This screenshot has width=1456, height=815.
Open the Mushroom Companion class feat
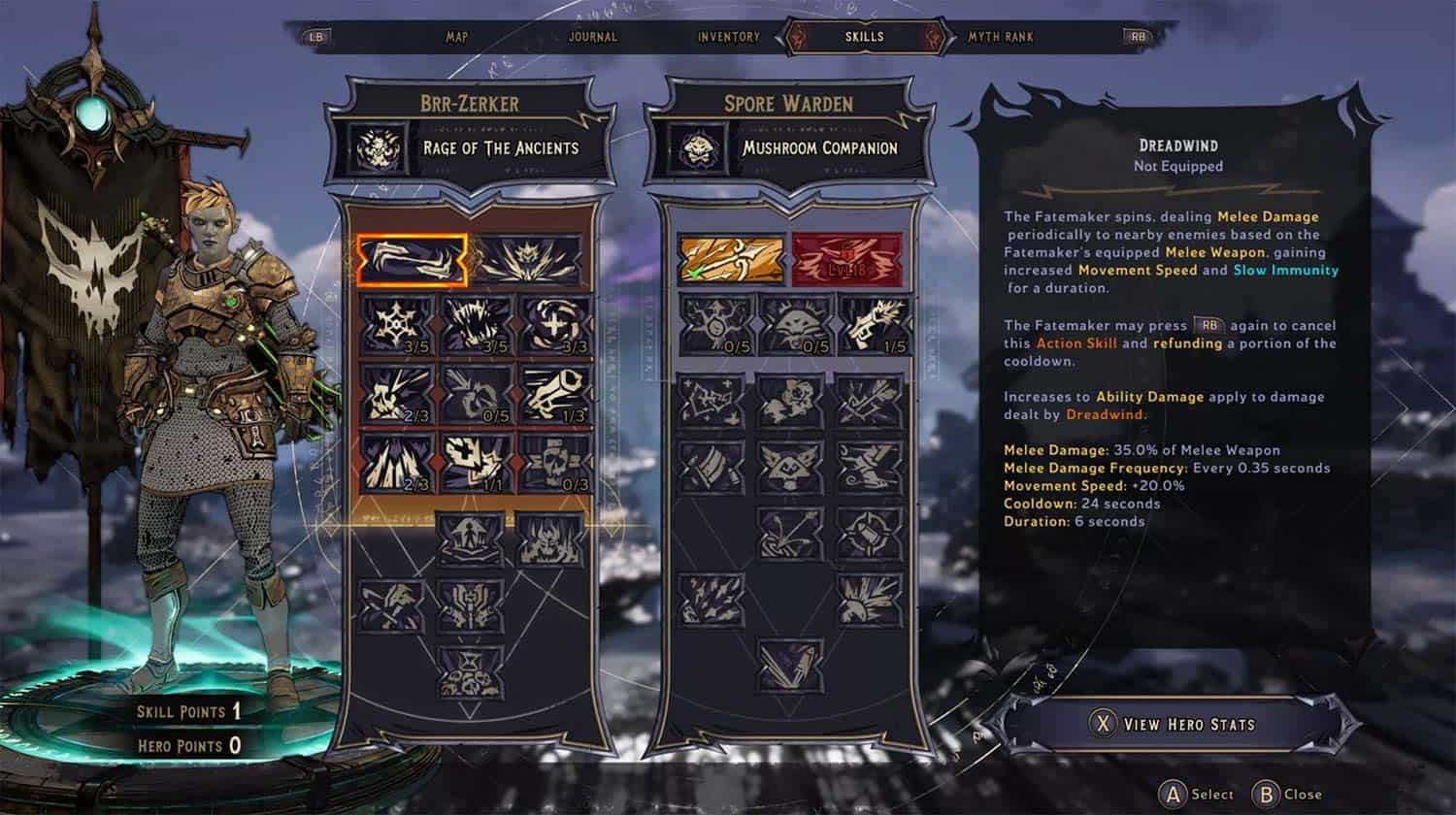(788, 148)
